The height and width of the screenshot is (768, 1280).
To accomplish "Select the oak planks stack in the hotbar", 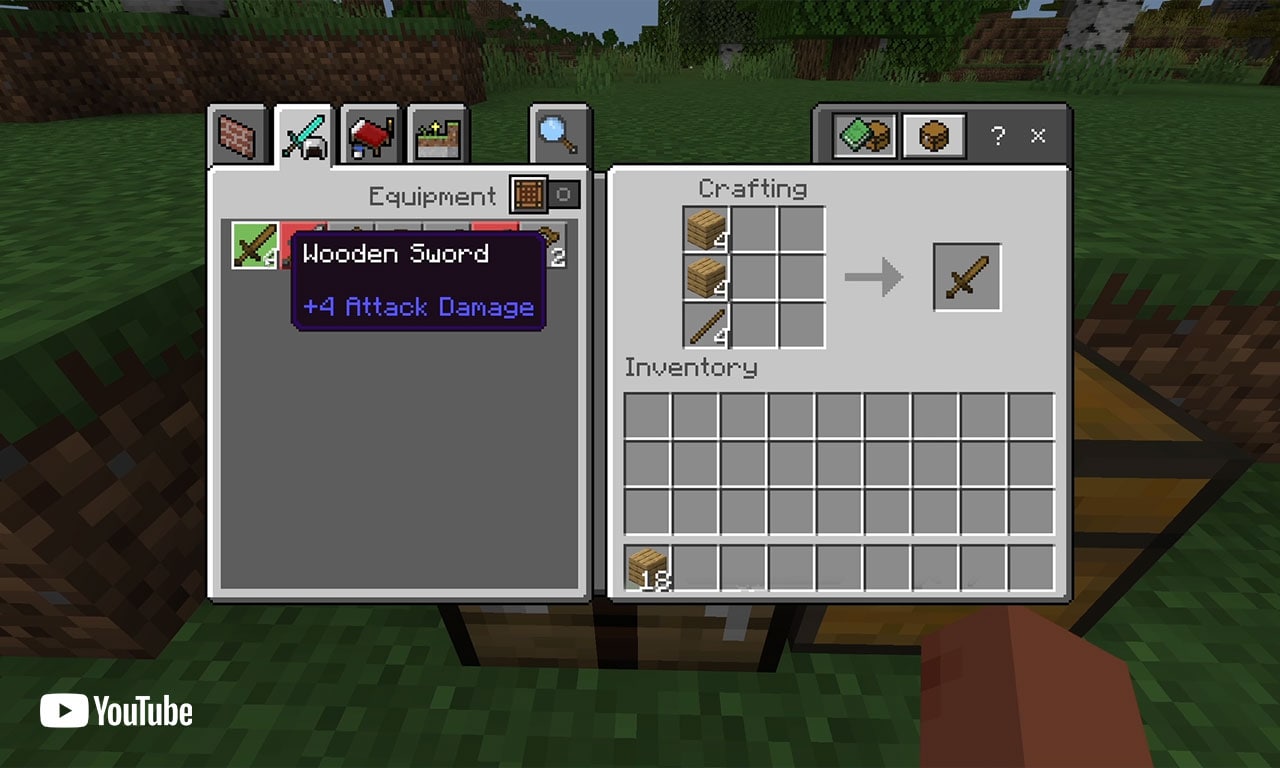I will tap(650, 565).
